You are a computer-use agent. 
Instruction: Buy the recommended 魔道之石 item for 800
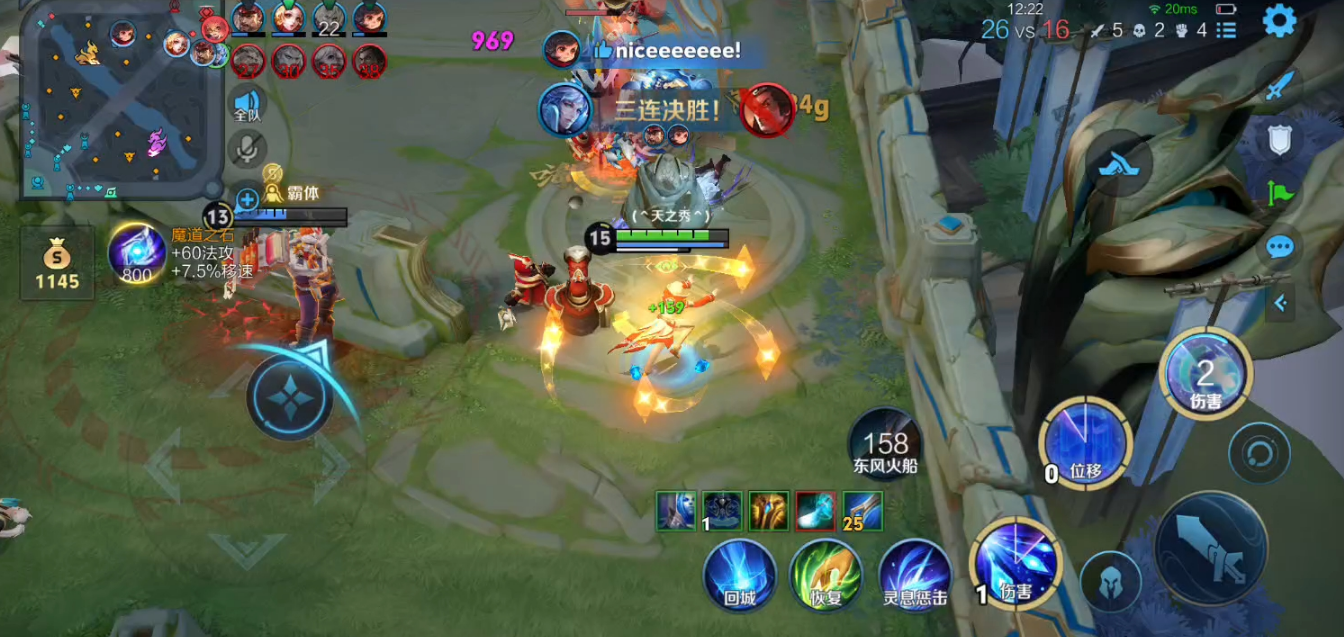(x=137, y=253)
